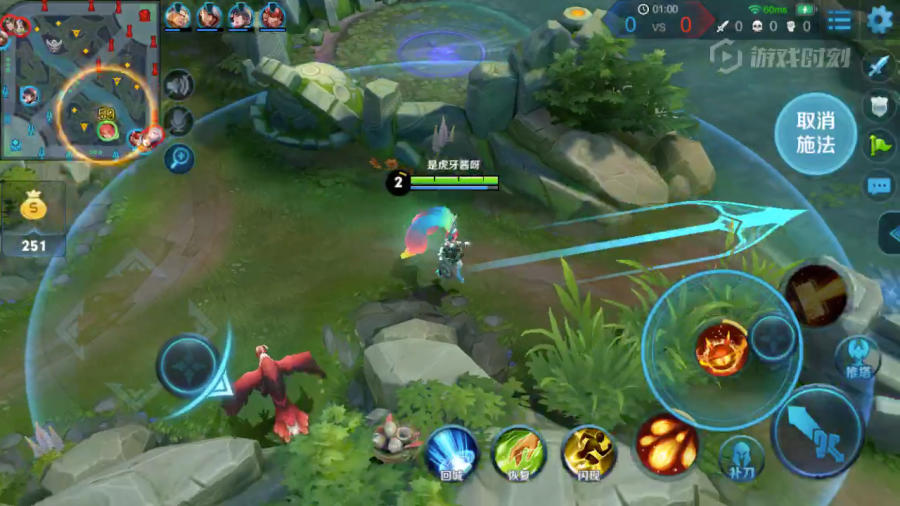Open the minimap in the corner
Screen dimensions: 900x506
80,80
